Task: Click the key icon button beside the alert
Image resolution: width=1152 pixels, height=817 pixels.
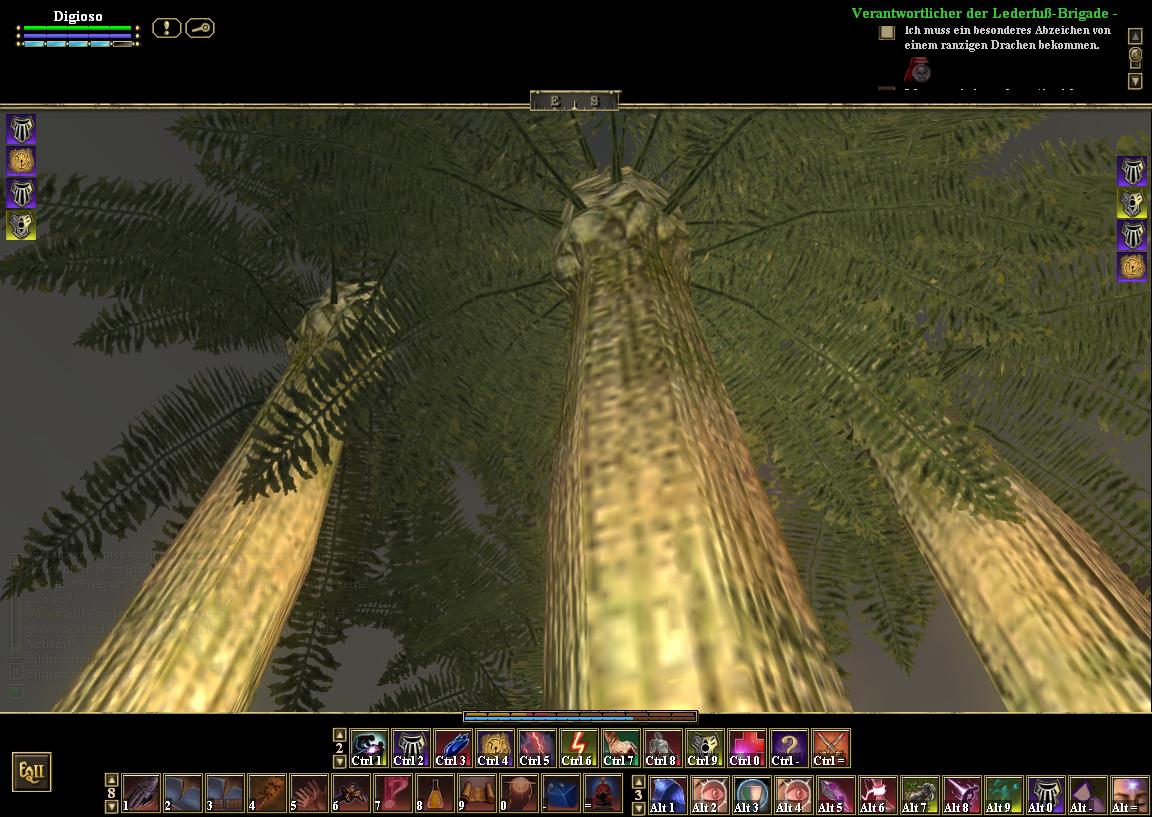Action: pos(200,28)
